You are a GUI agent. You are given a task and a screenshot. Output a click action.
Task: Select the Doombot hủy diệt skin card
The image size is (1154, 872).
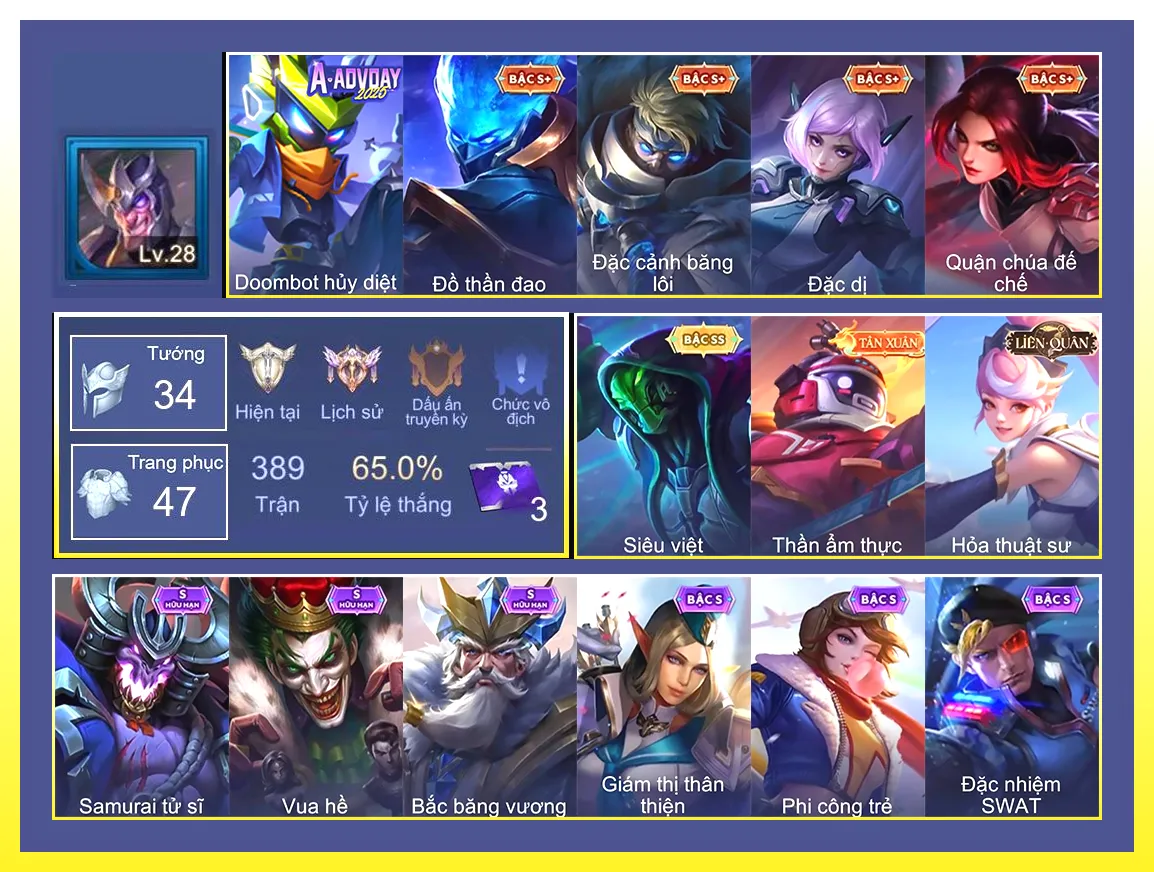(x=316, y=175)
